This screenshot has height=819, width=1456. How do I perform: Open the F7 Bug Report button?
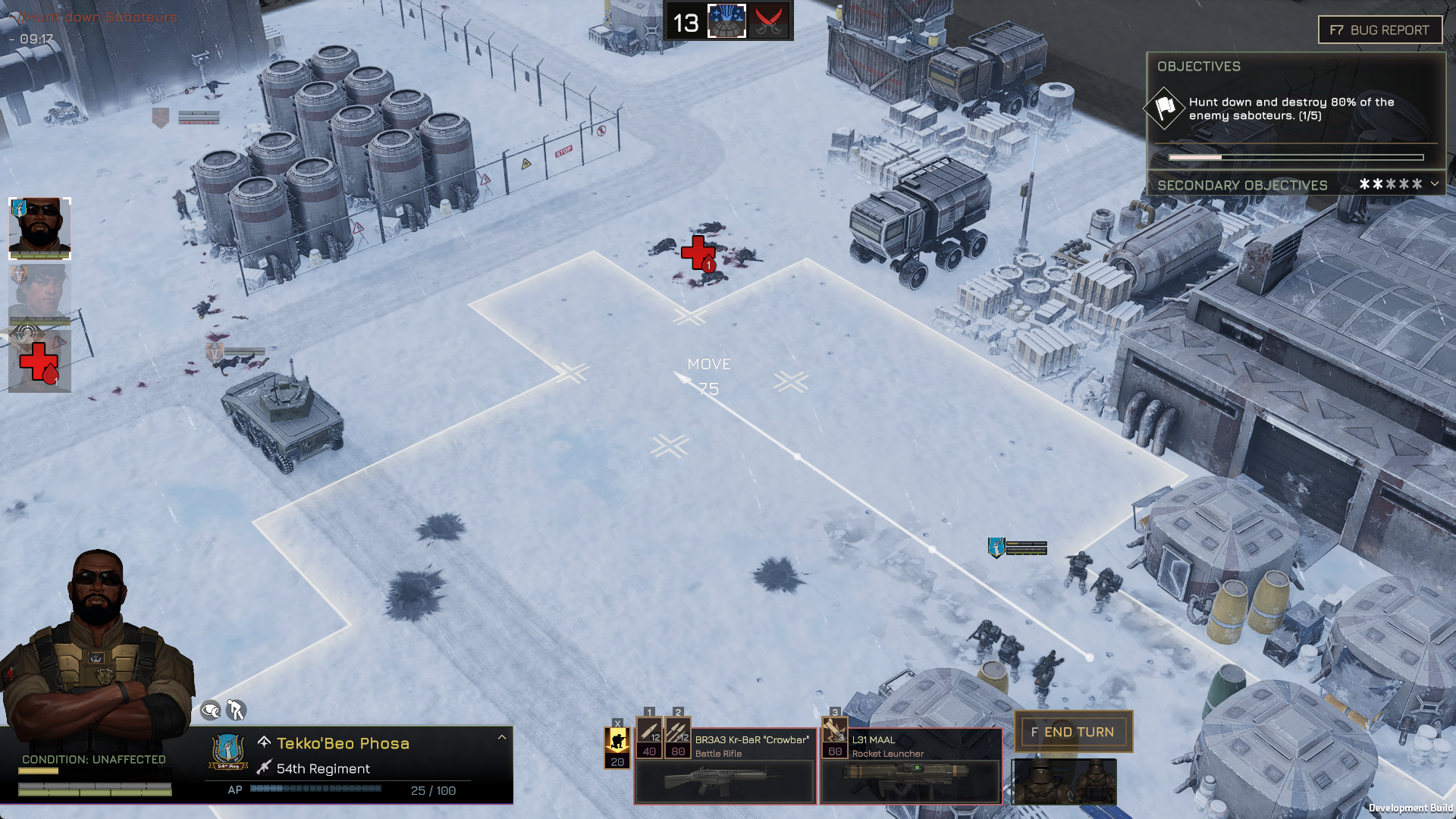(x=1379, y=30)
